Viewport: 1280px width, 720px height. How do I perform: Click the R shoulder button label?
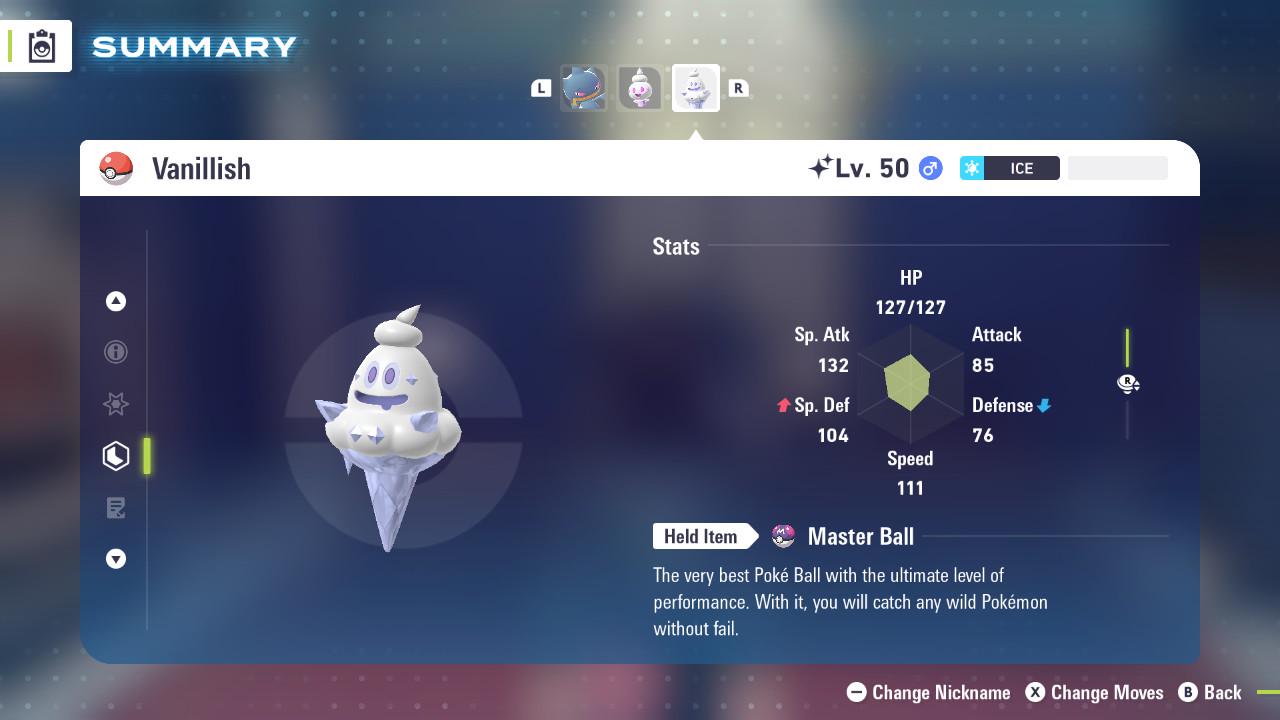click(x=739, y=88)
